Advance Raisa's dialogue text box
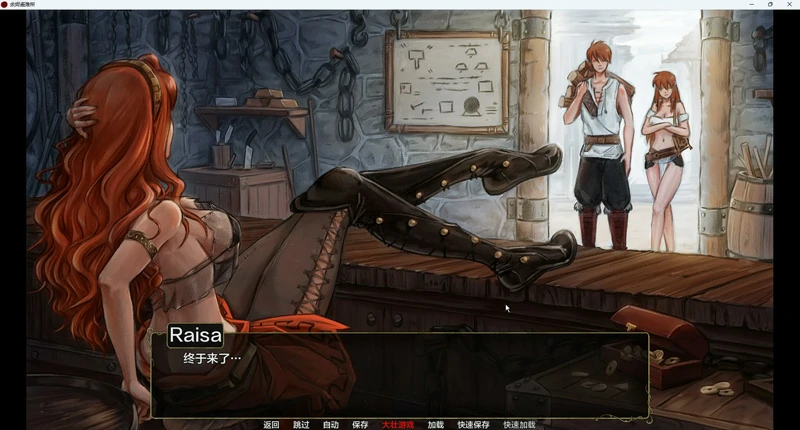 [400, 375]
